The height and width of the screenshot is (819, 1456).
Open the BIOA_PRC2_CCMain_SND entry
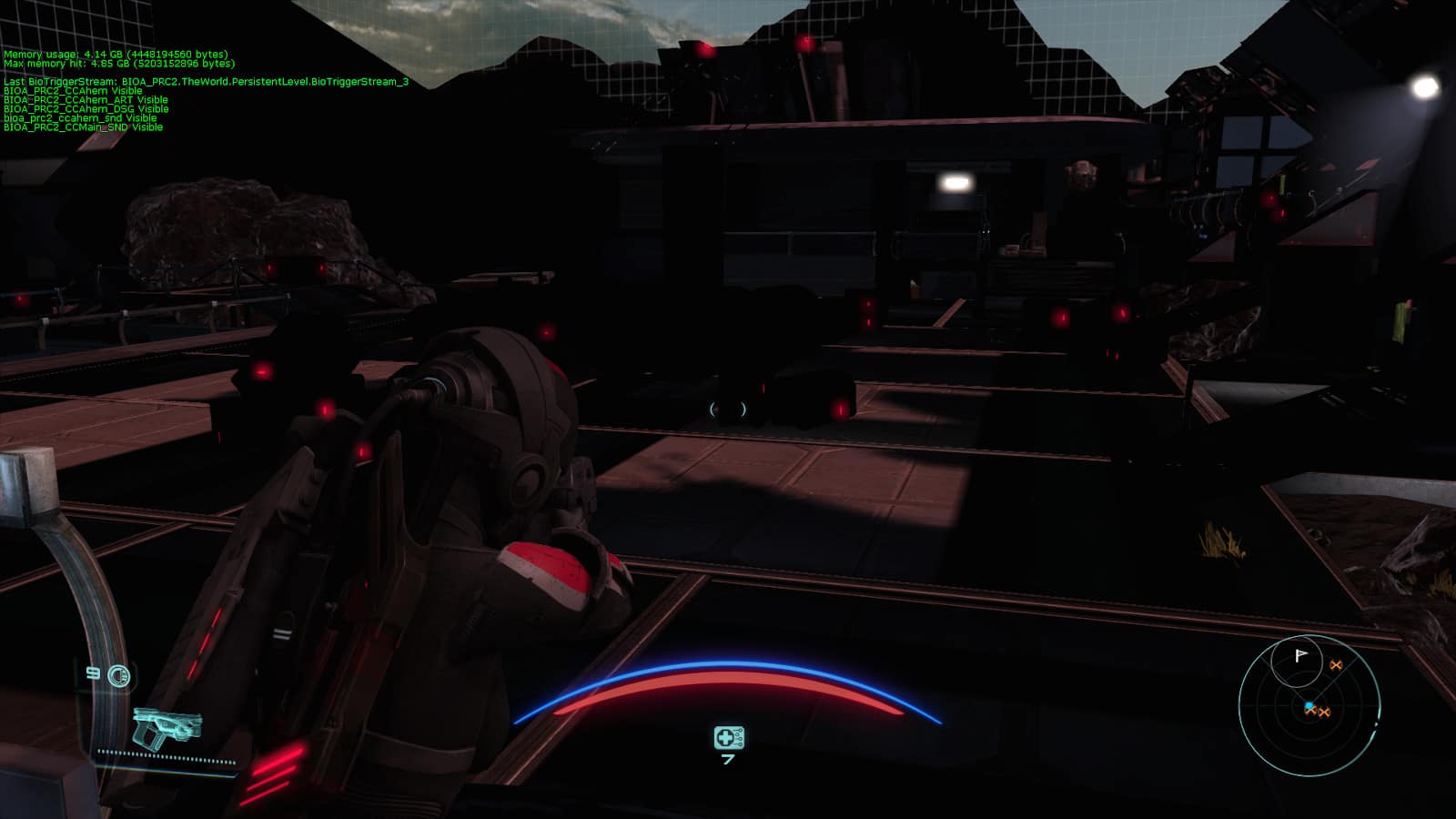(83, 127)
